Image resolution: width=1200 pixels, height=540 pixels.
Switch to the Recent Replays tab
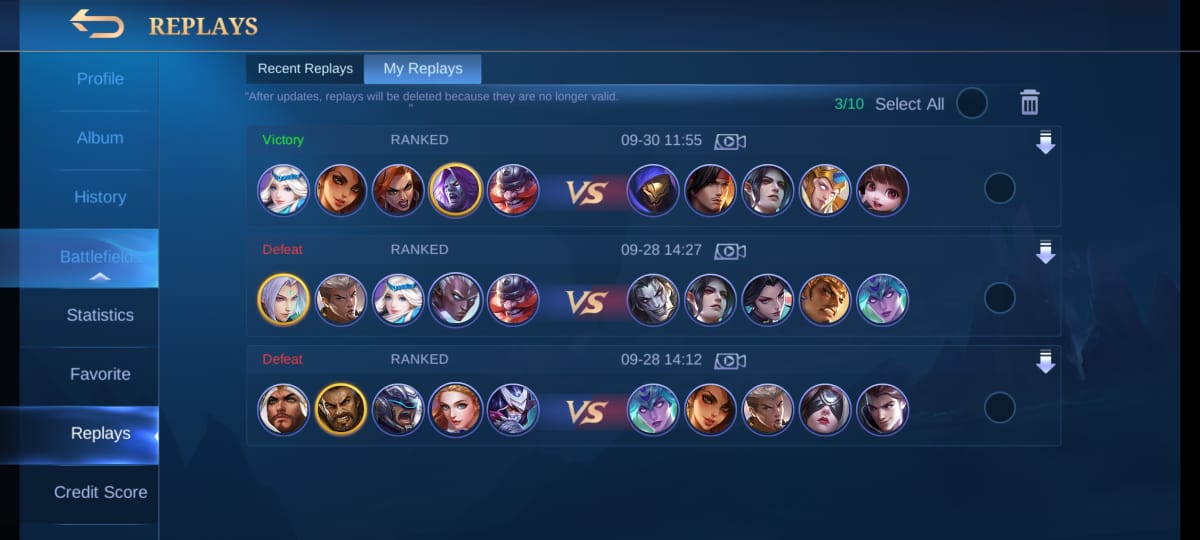pyautogui.click(x=305, y=69)
